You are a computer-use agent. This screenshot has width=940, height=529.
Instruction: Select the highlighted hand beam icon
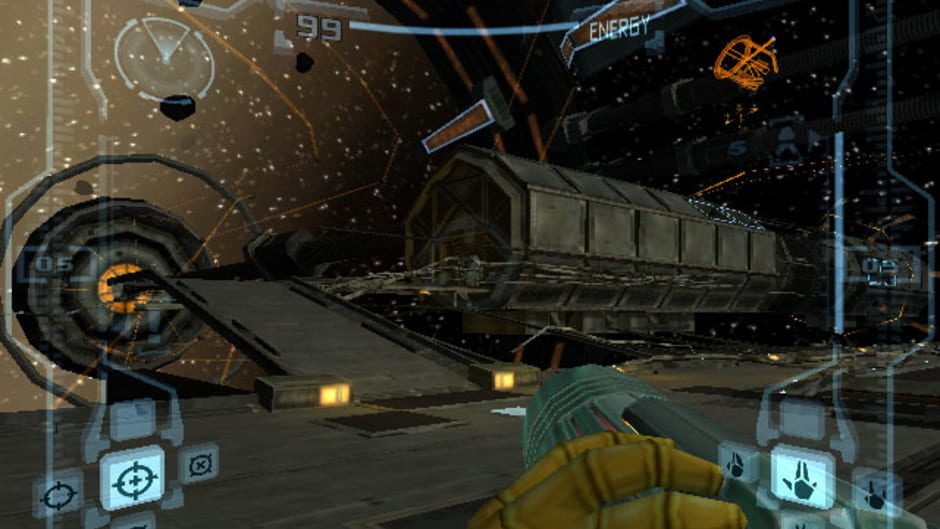(802, 476)
